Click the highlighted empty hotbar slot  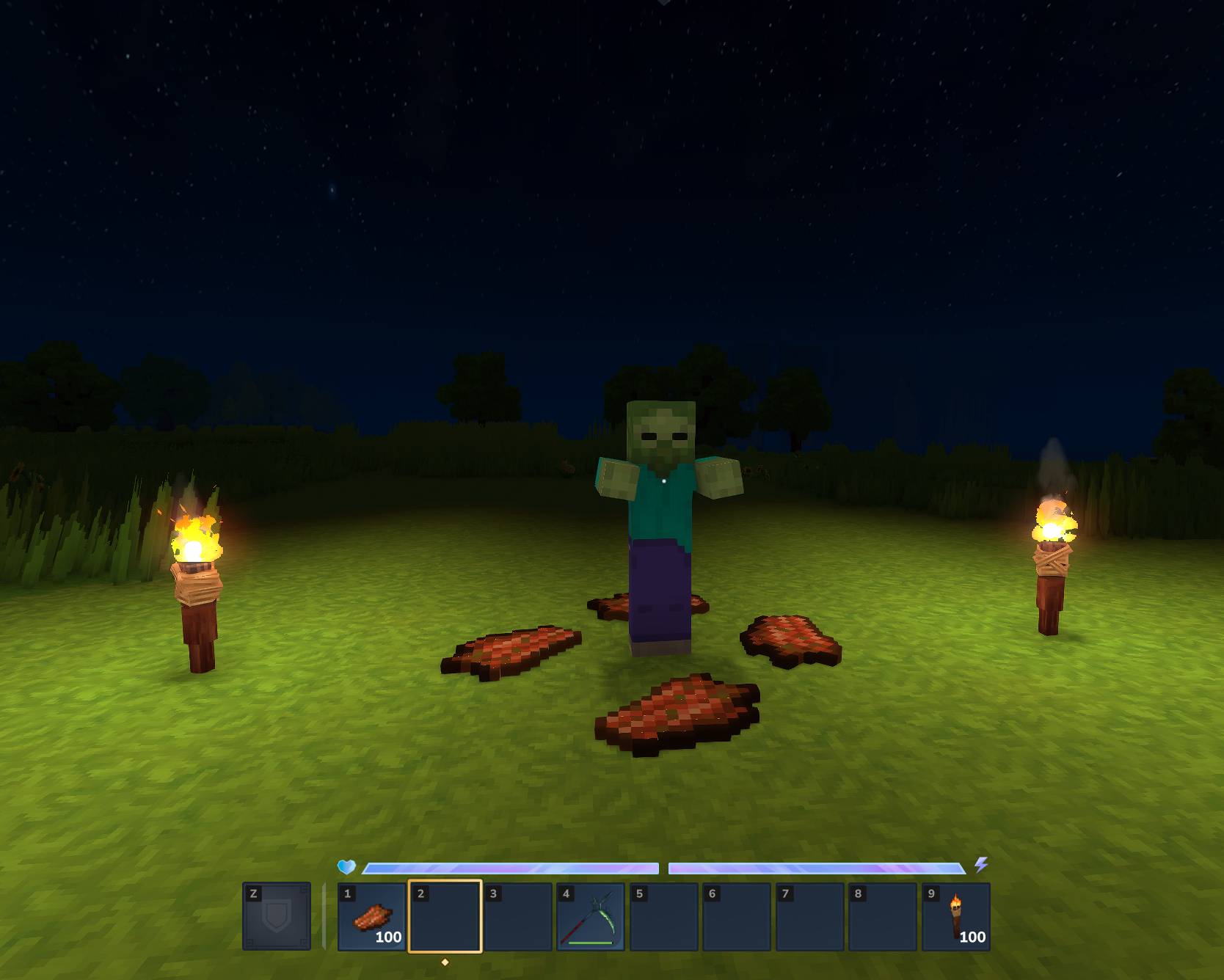click(445, 917)
